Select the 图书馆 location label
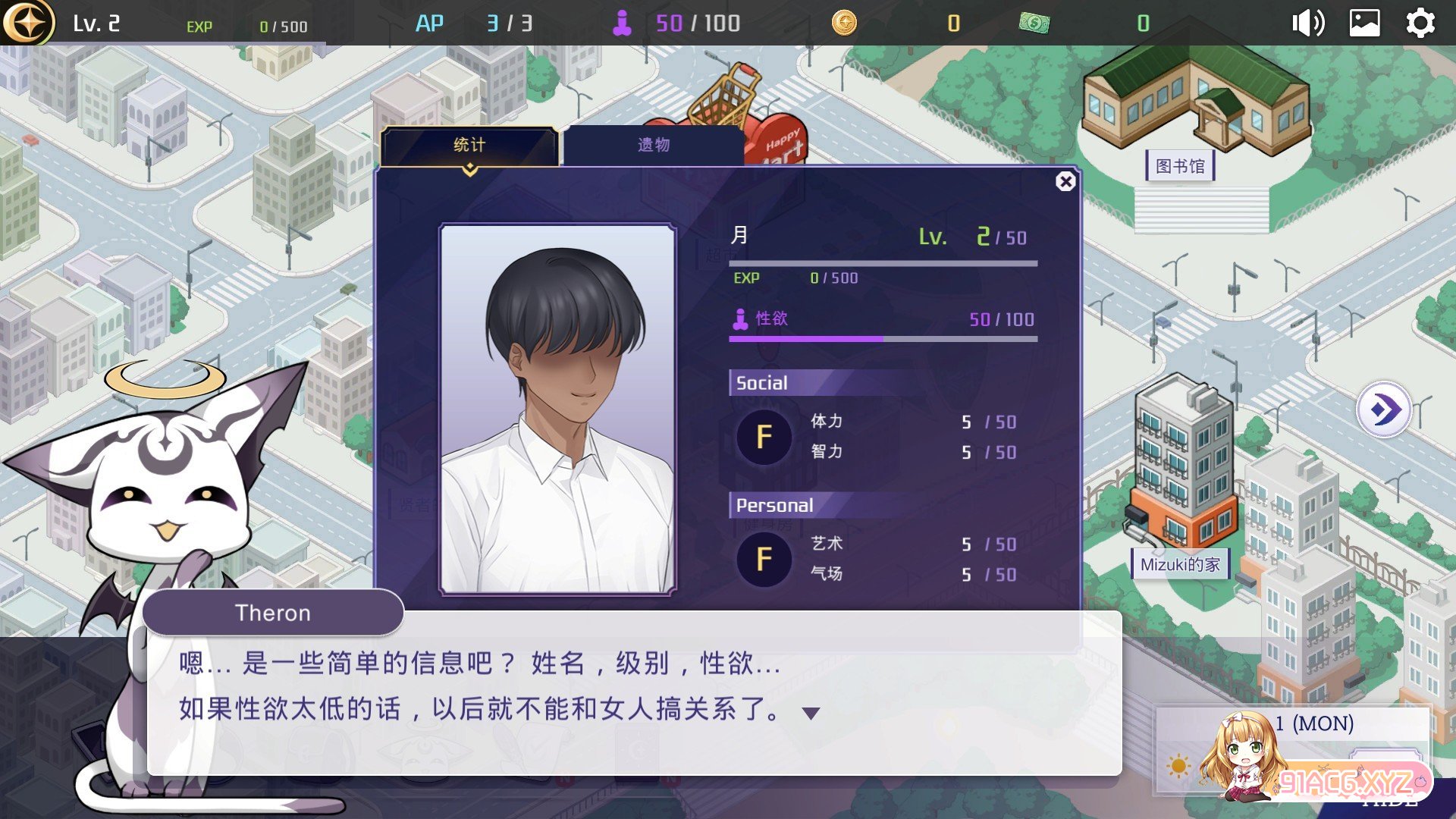The image size is (1456, 819). [x=1180, y=166]
